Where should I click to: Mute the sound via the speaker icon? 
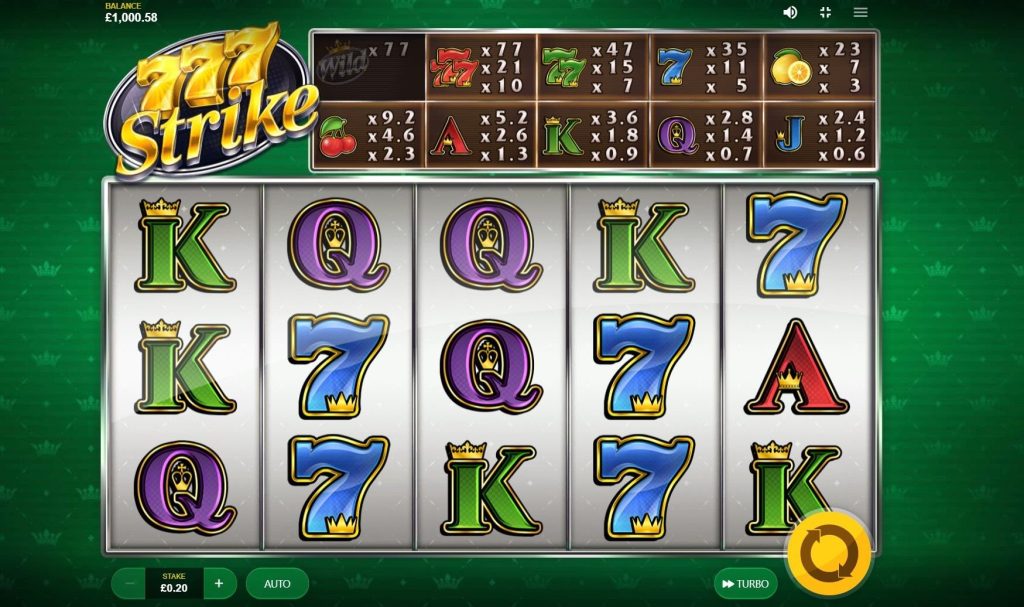[x=790, y=12]
